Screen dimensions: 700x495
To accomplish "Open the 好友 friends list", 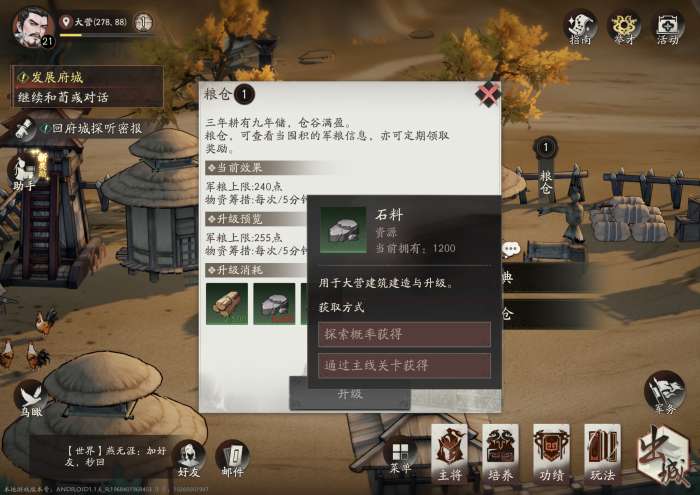I will tap(188, 458).
